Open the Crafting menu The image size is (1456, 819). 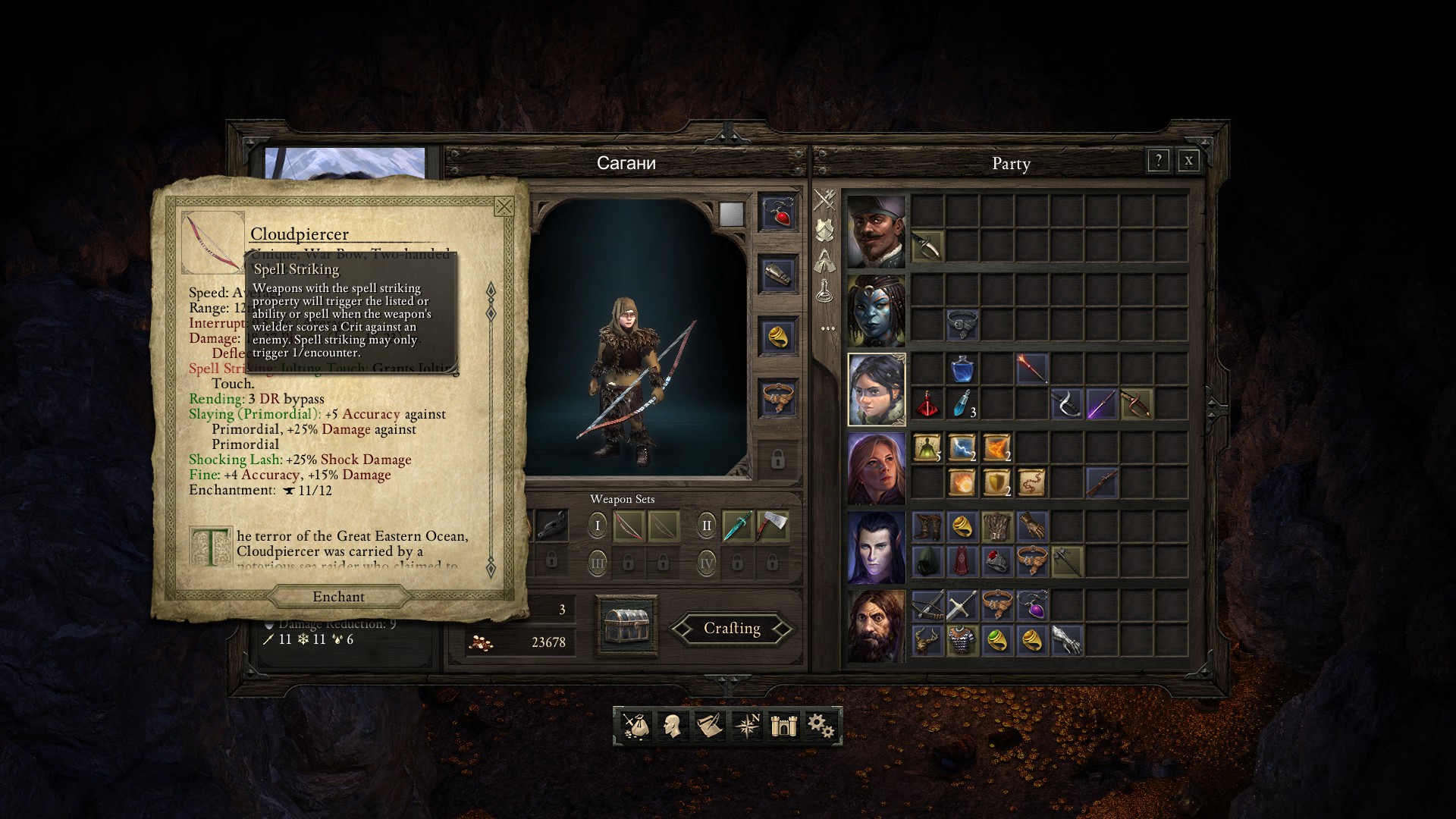pyautogui.click(x=732, y=629)
